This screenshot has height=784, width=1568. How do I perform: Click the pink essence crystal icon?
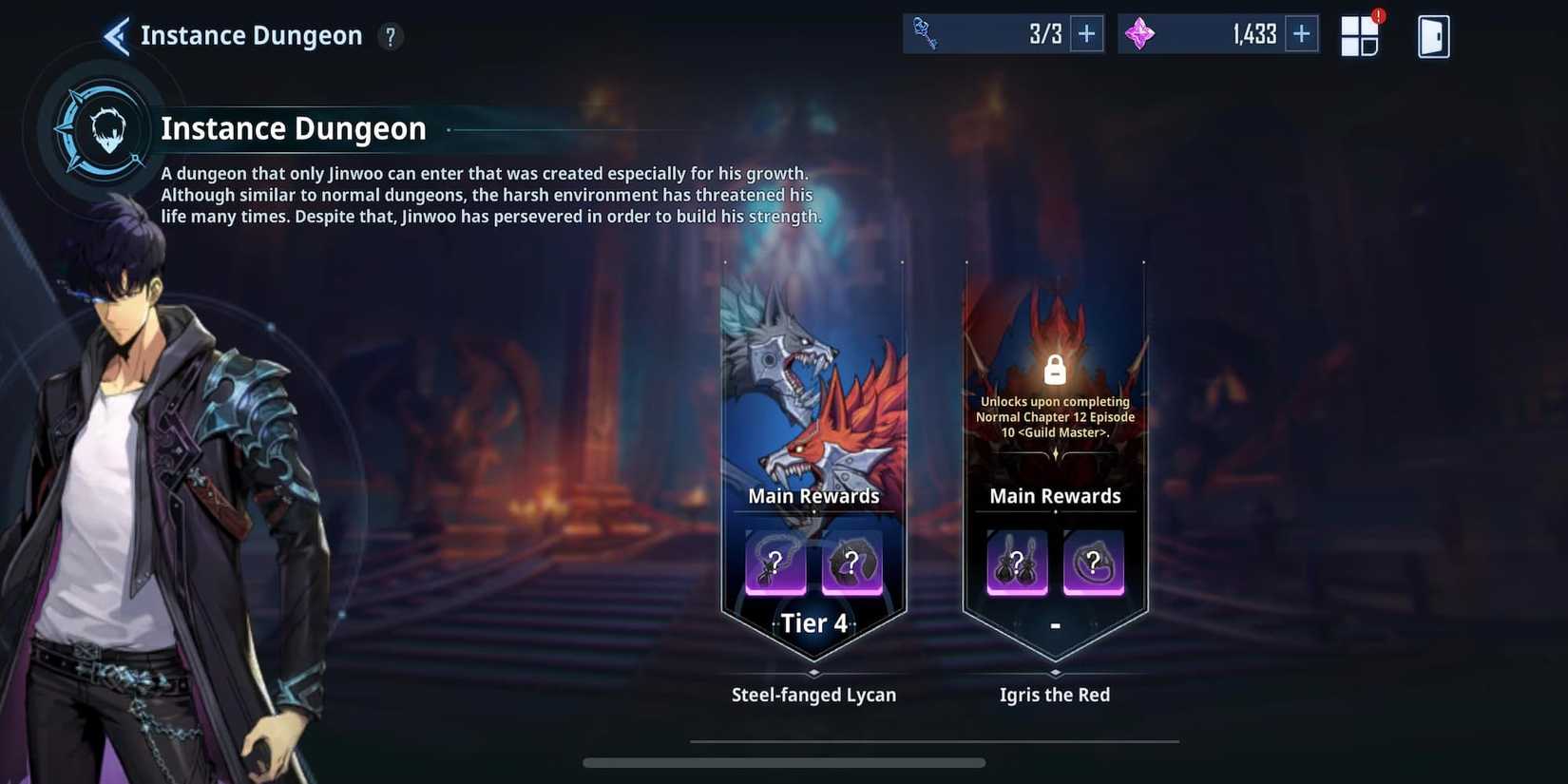pyautogui.click(x=1139, y=32)
